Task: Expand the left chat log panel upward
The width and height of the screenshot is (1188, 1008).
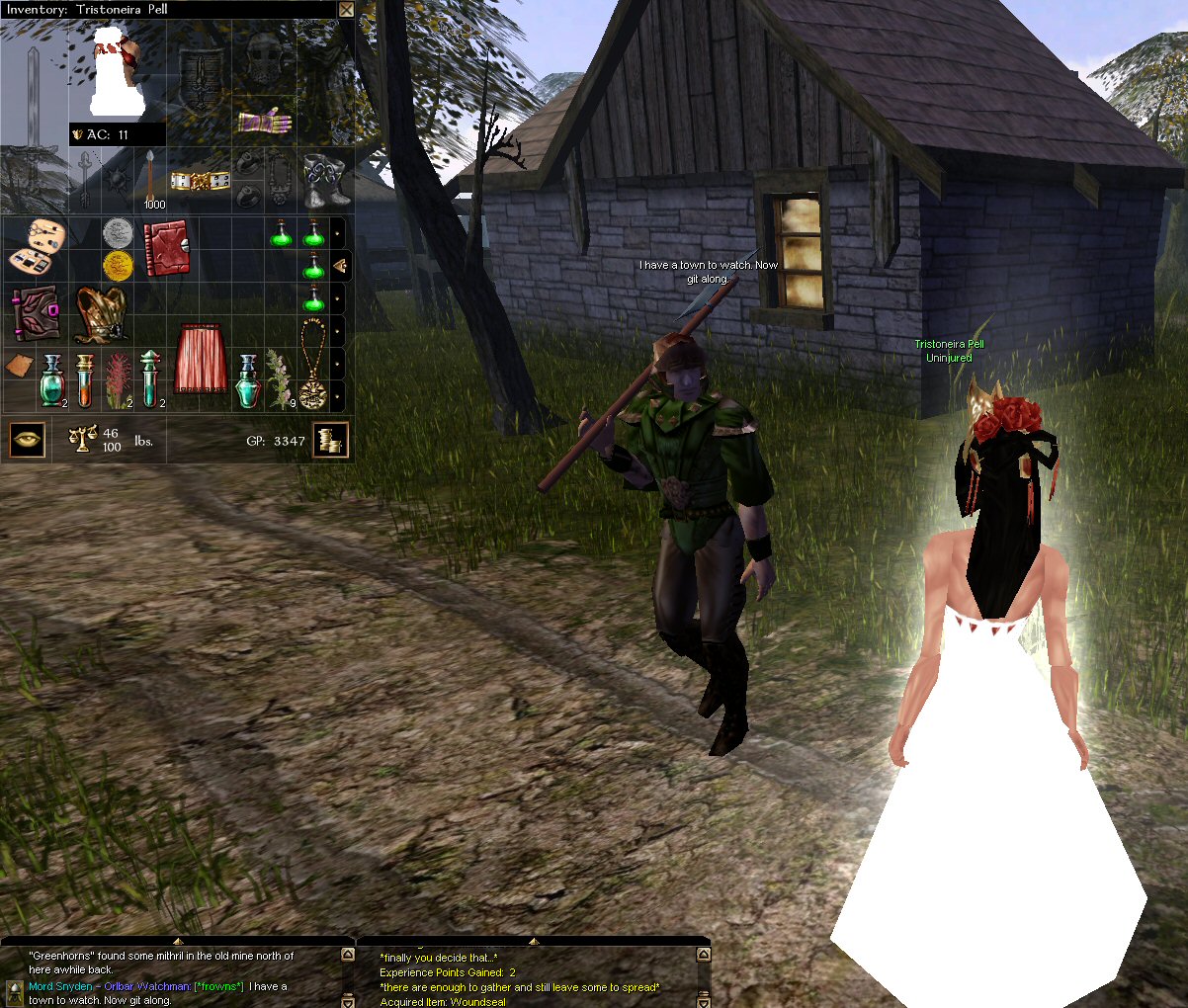Action: [x=178, y=941]
